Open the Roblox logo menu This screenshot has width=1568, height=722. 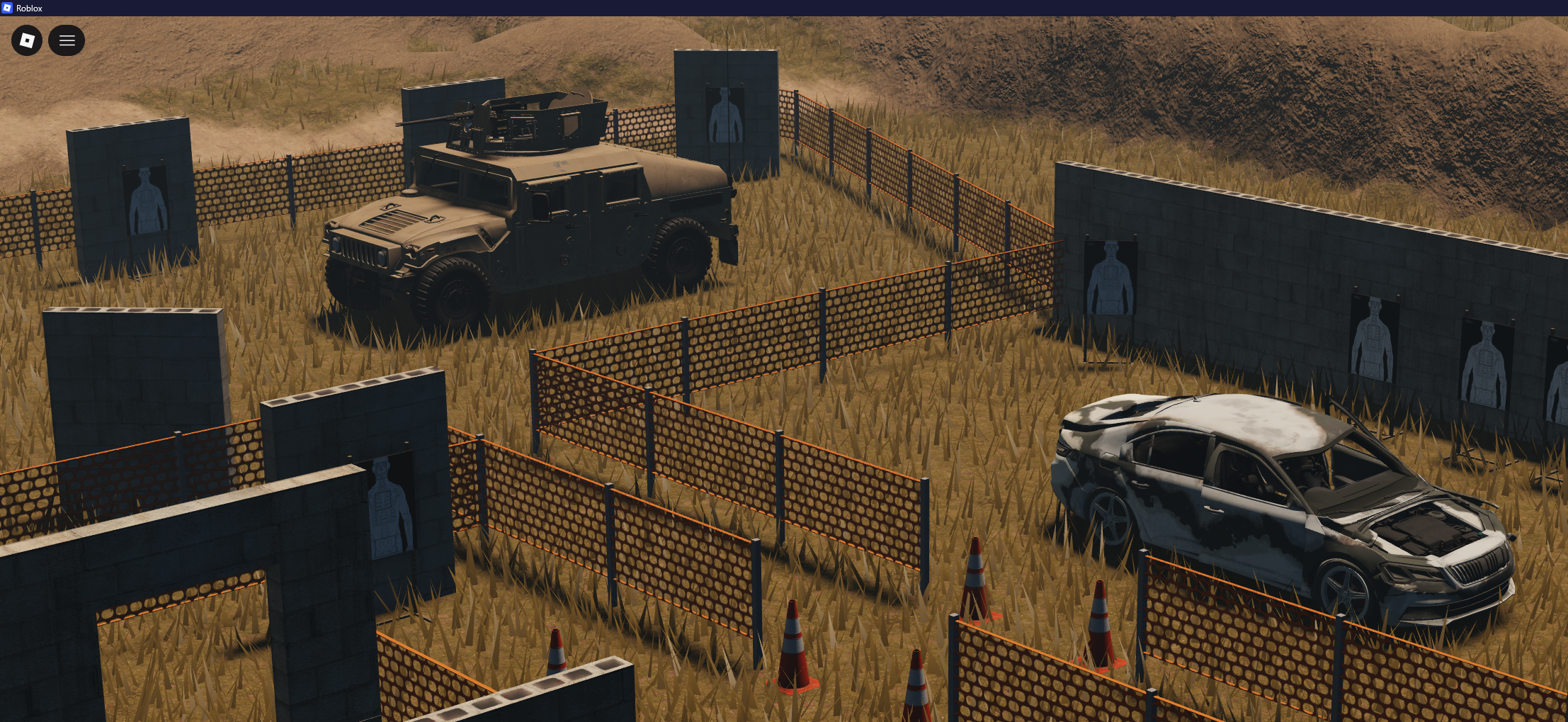point(27,40)
